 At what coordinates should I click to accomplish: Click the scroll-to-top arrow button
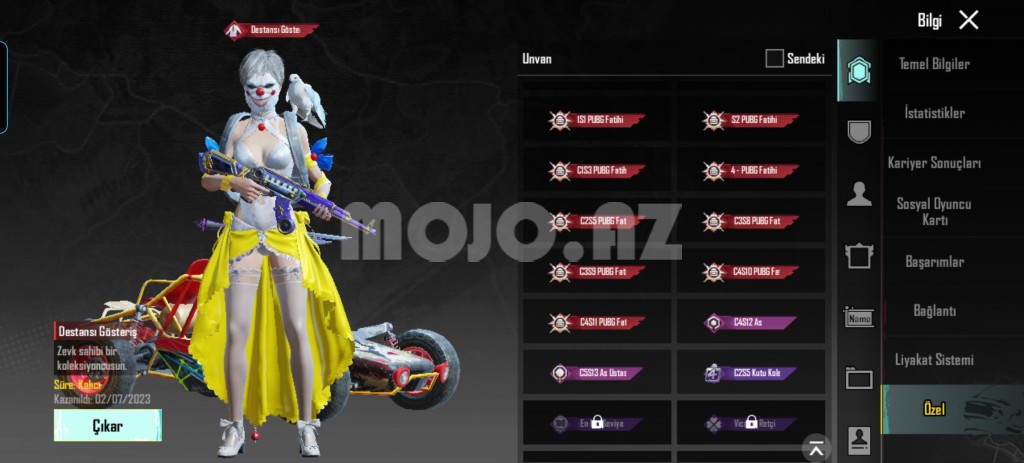tap(817, 449)
